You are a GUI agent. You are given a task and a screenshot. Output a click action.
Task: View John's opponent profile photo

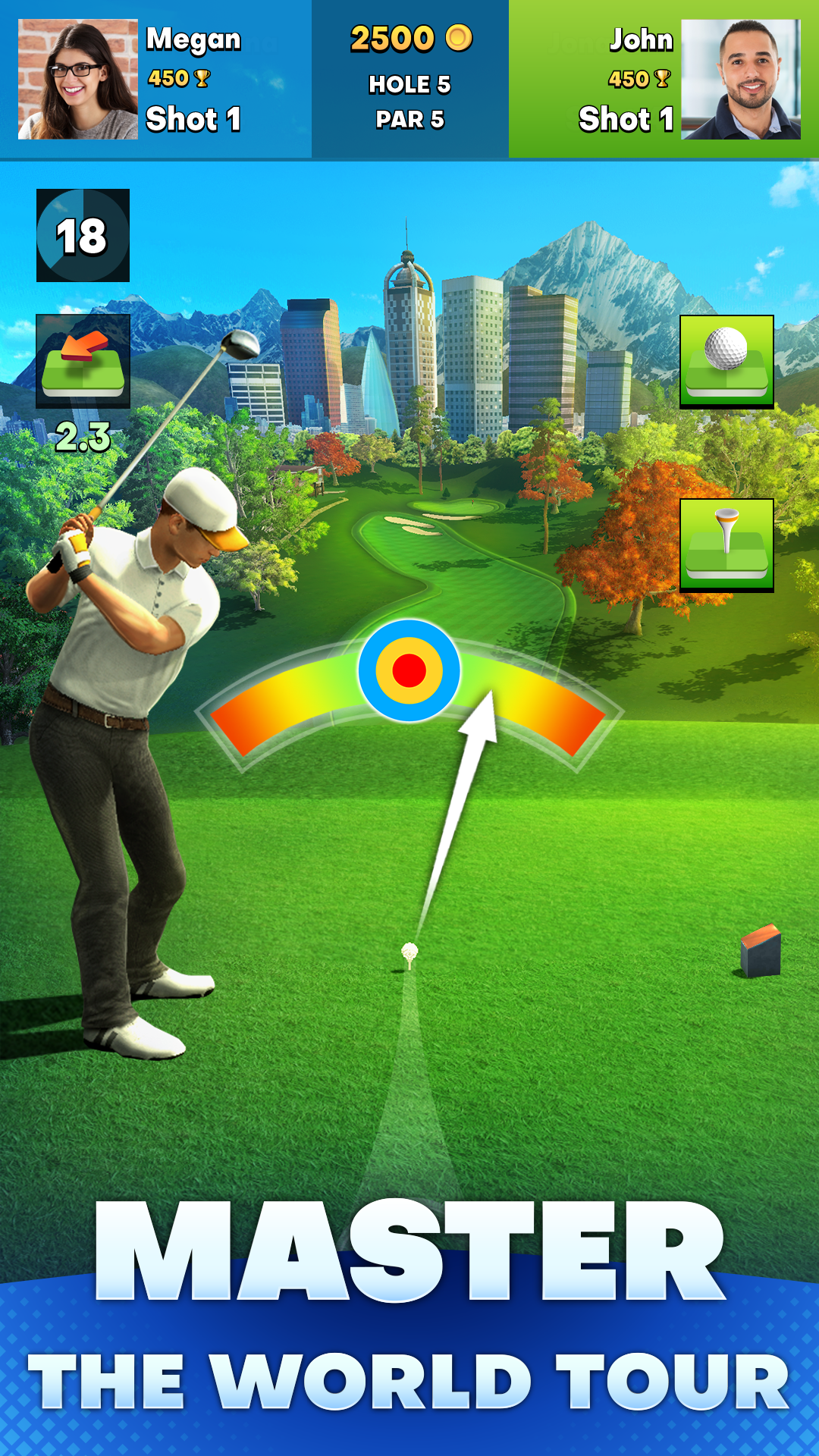click(741, 80)
